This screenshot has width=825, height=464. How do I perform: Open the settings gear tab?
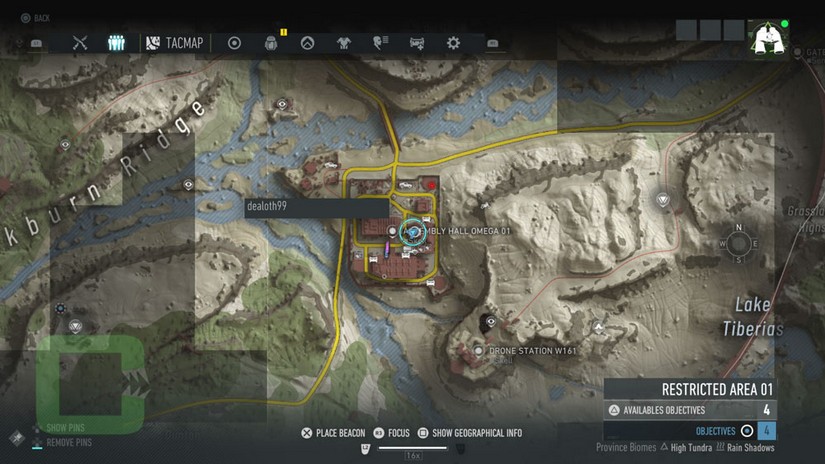[453, 43]
